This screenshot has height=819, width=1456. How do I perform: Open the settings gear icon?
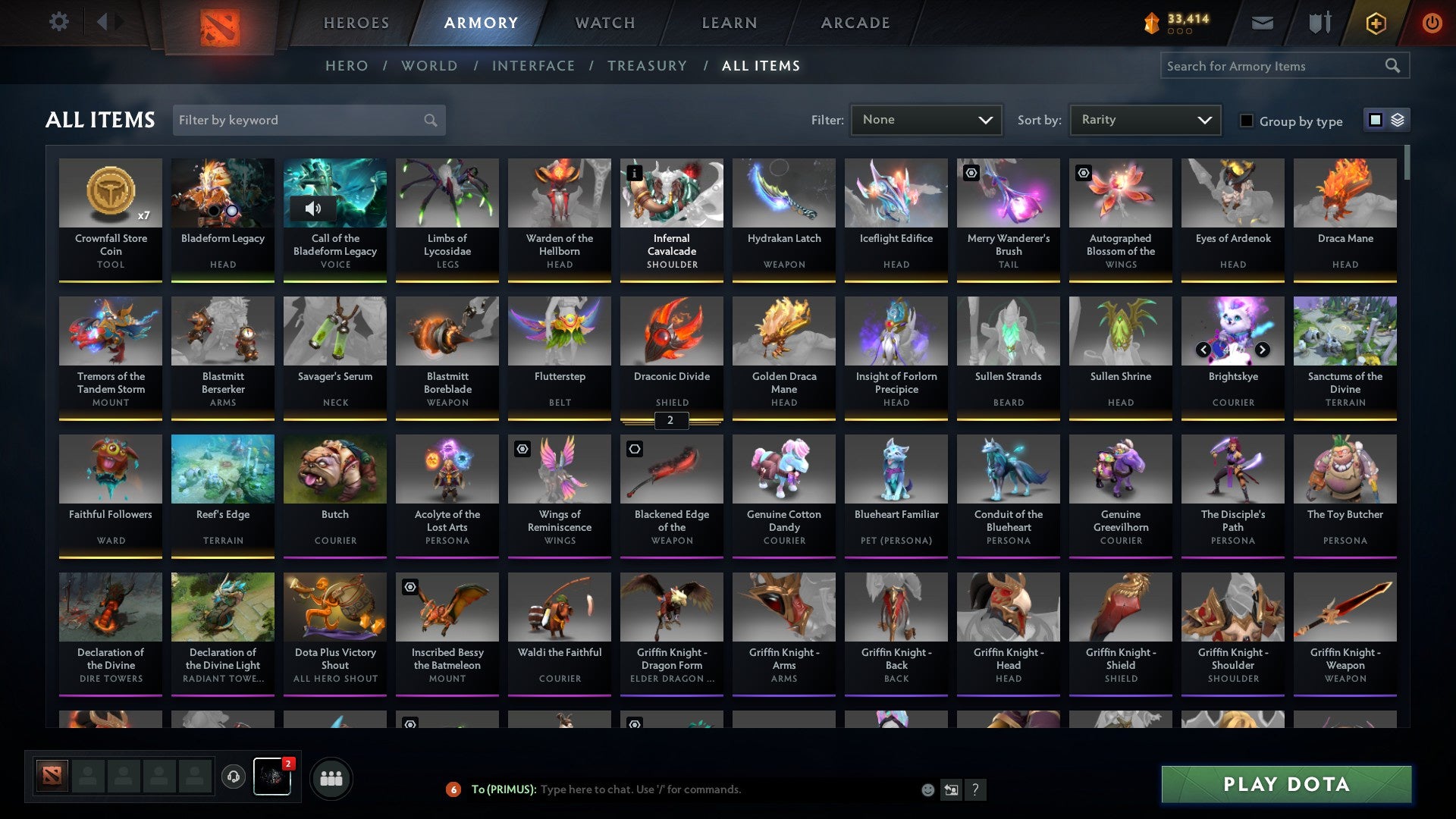point(58,22)
